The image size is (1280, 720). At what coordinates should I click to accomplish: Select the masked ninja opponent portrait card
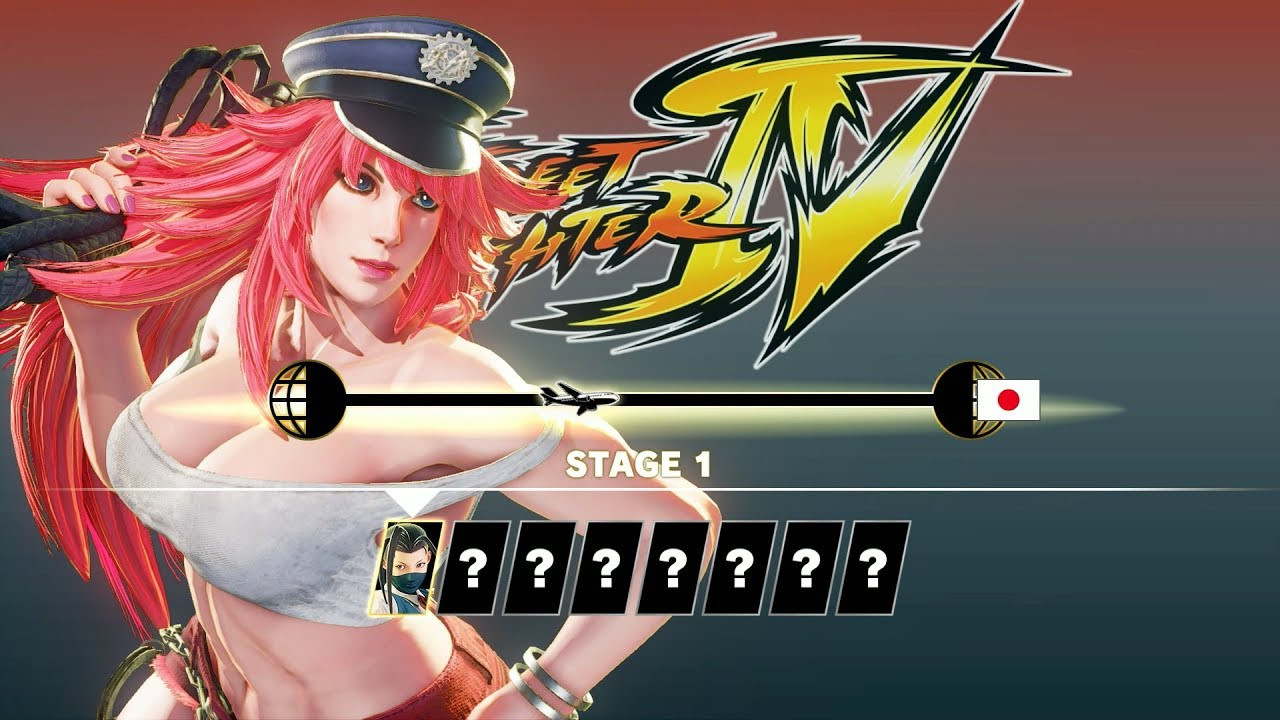pos(408,567)
